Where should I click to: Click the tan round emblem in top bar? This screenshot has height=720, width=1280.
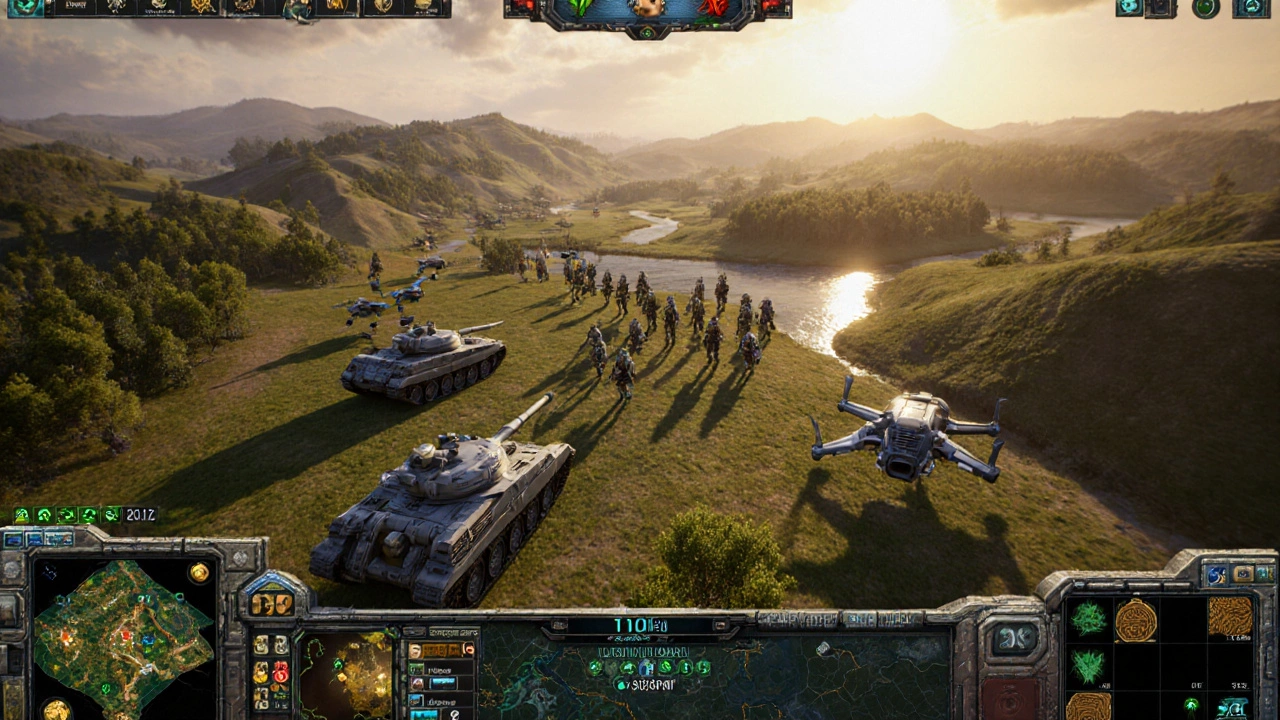click(x=647, y=8)
